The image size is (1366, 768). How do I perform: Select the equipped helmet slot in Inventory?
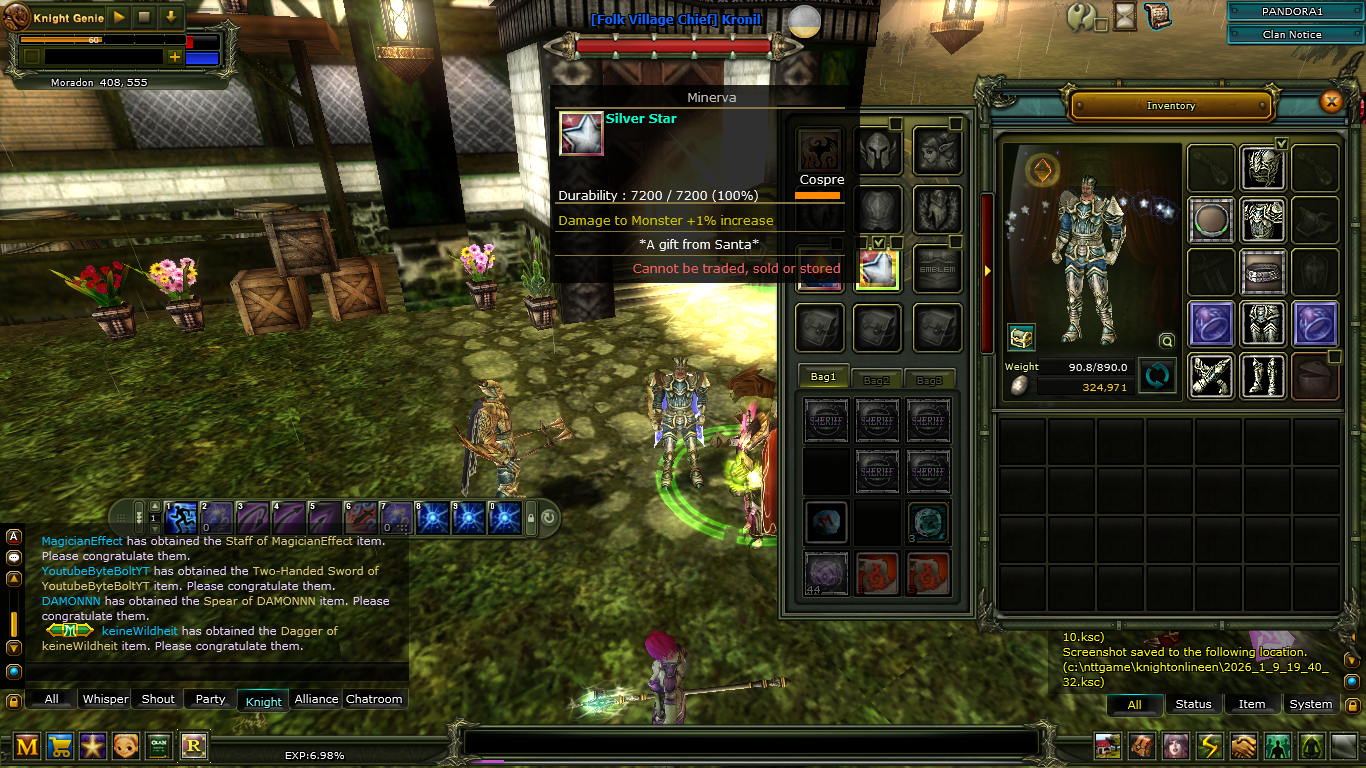point(1263,168)
